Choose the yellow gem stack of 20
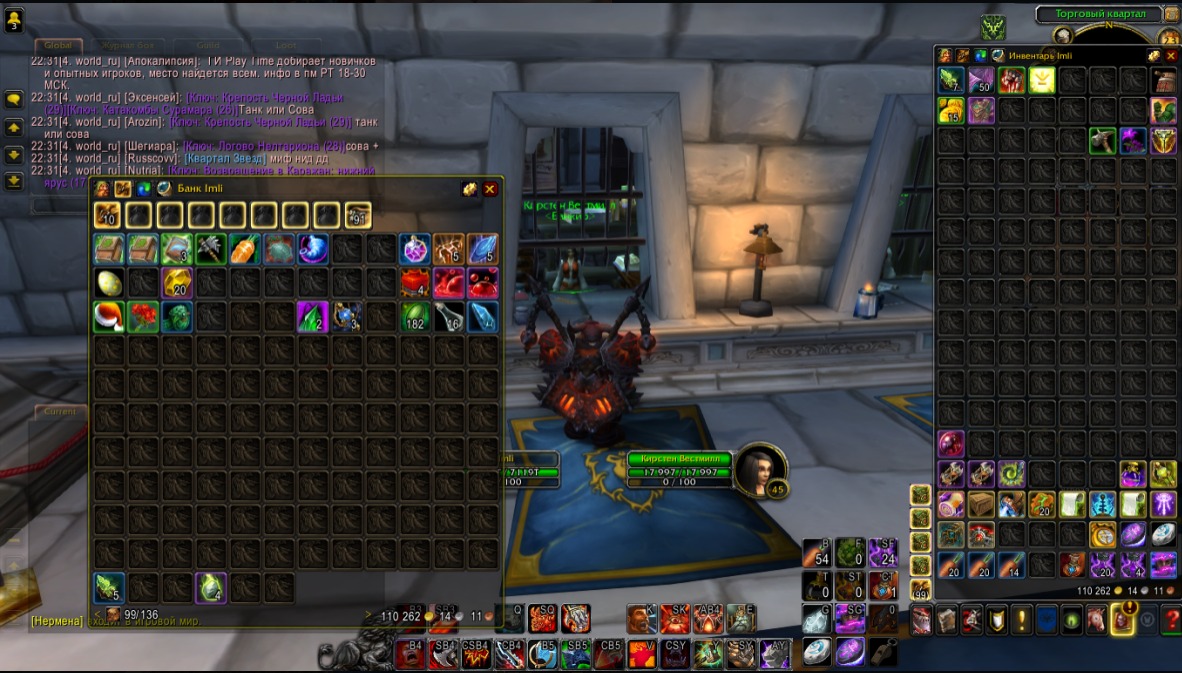1182x673 pixels. click(177, 283)
